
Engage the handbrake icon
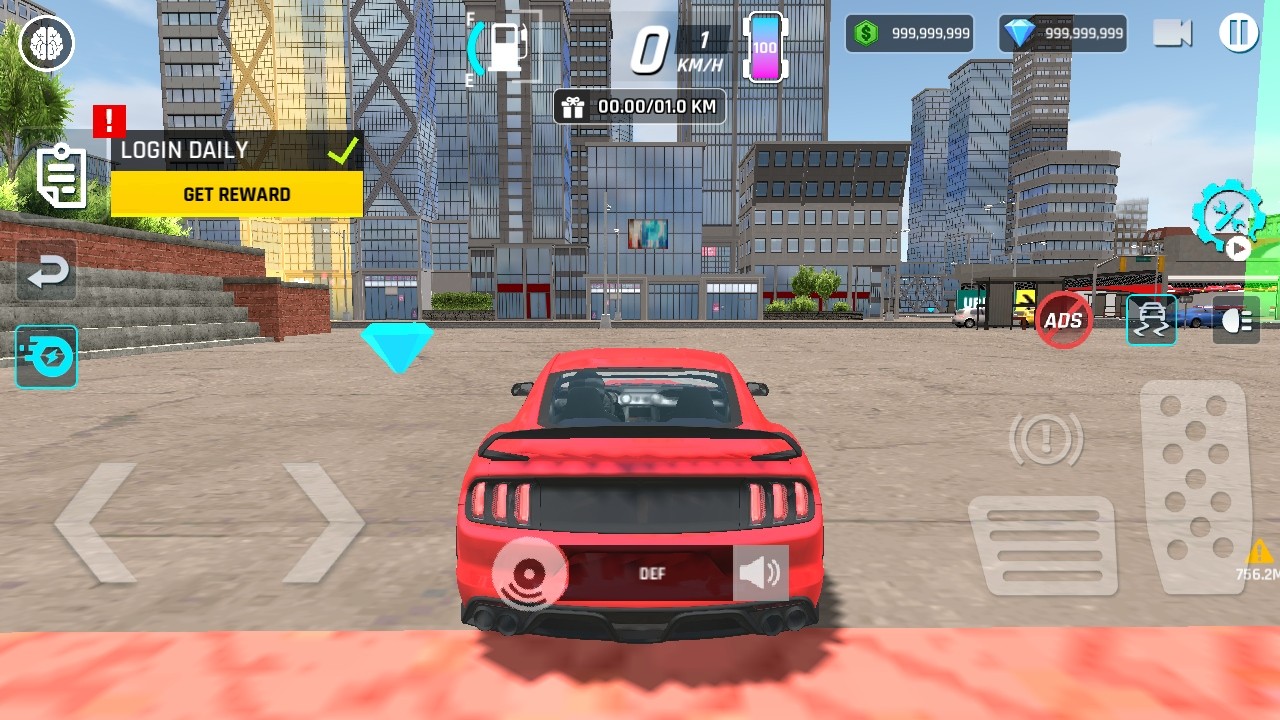click(1045, 438)
